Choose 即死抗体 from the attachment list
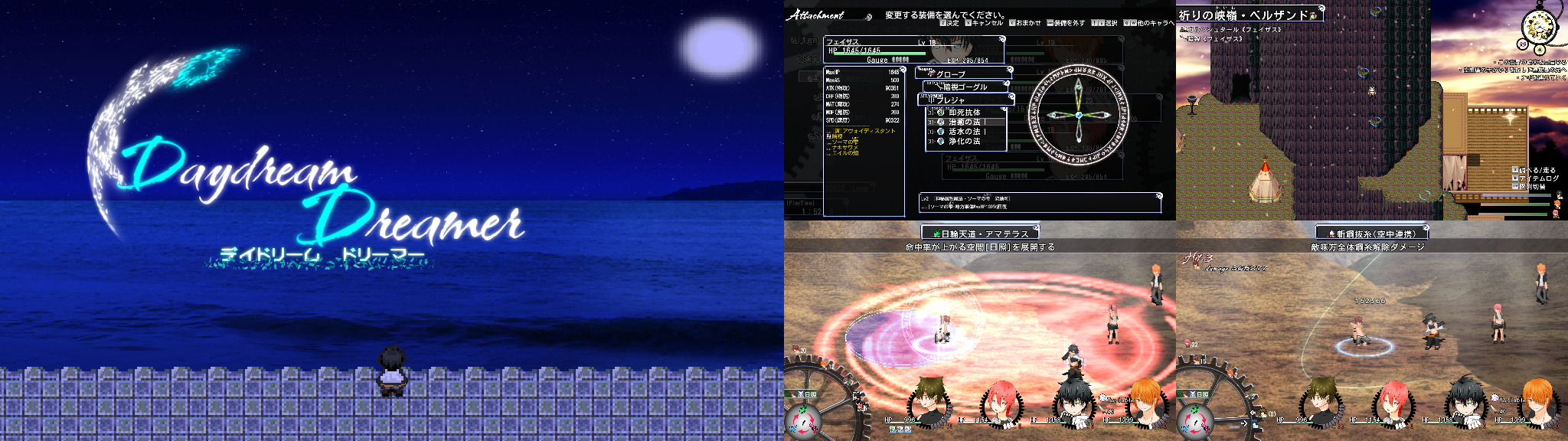The image size is (1568, 441). pos(964,112)
